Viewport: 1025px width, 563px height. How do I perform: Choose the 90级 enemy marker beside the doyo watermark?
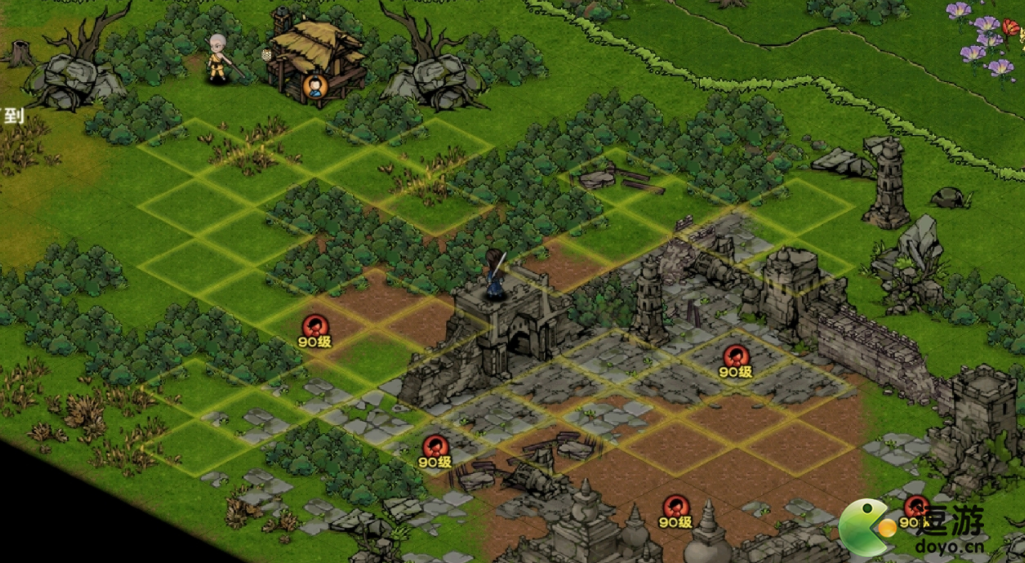(x=915, y=507)
